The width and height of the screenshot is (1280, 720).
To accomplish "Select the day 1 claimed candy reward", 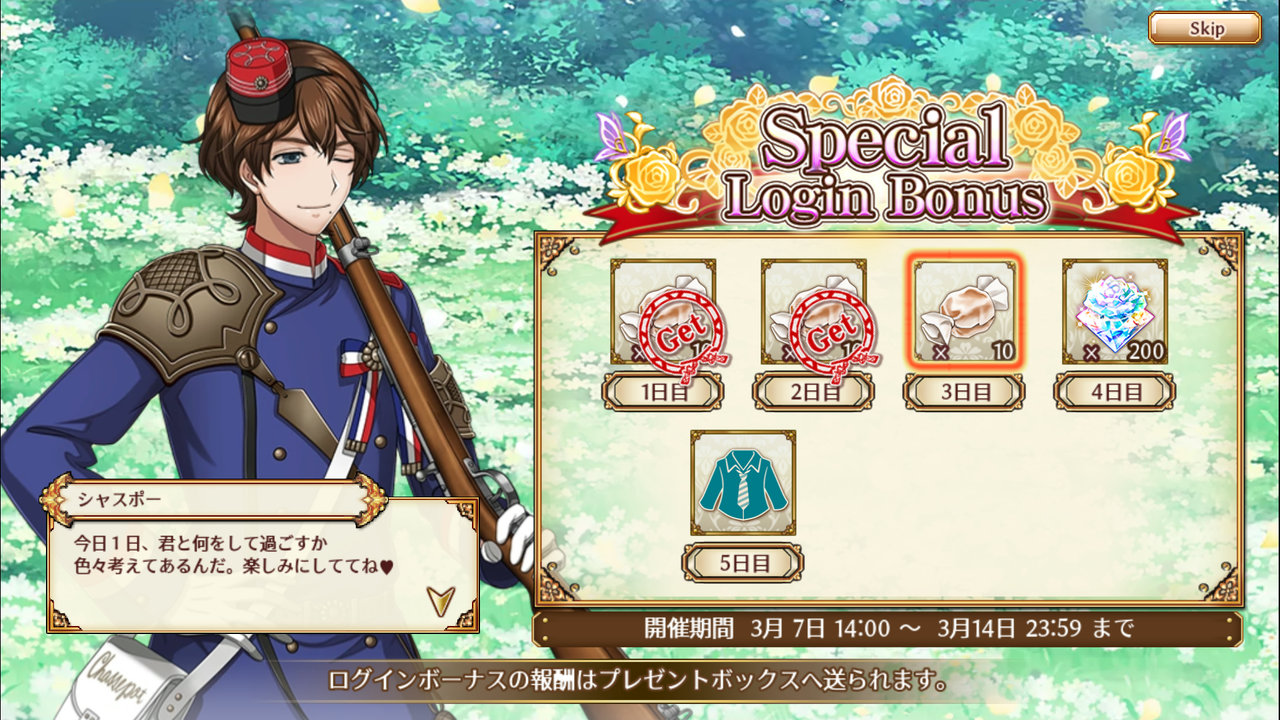I will tap(663, 312).
